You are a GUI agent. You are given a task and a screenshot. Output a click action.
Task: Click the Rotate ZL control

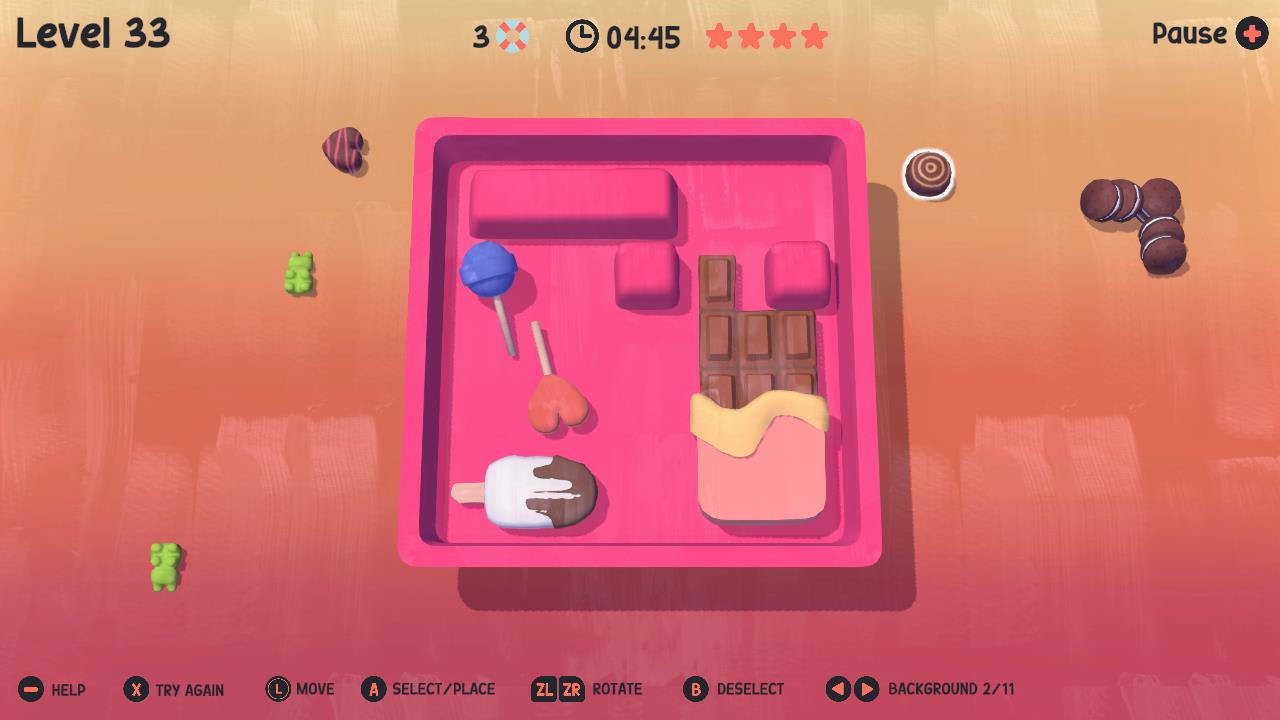(x=545, y=689)
